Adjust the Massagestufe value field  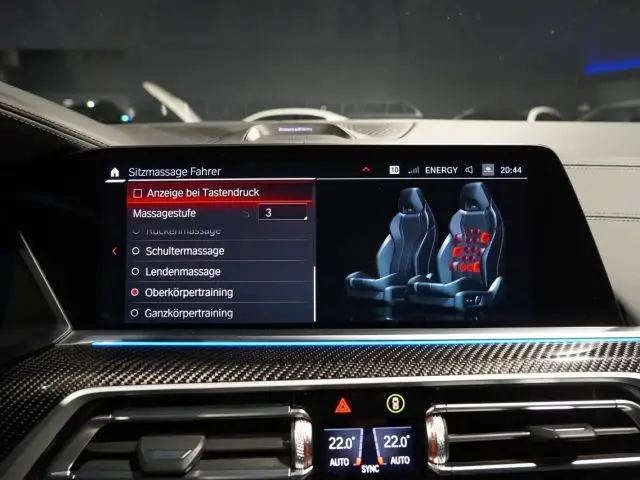(x=282, y=212)
